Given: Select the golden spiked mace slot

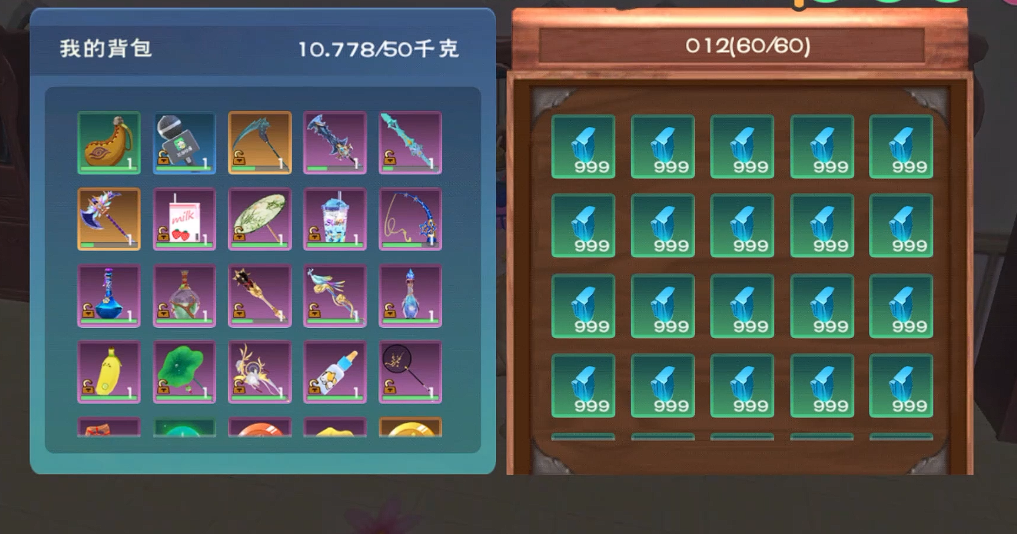Looking at the screenshot, I should 260,296.
